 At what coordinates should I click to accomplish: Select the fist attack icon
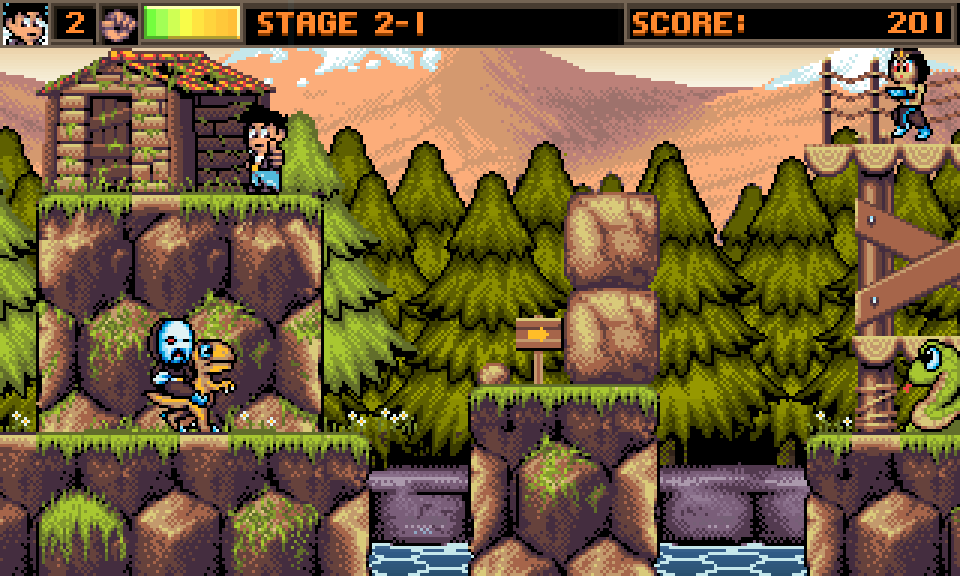pos(119,24)
